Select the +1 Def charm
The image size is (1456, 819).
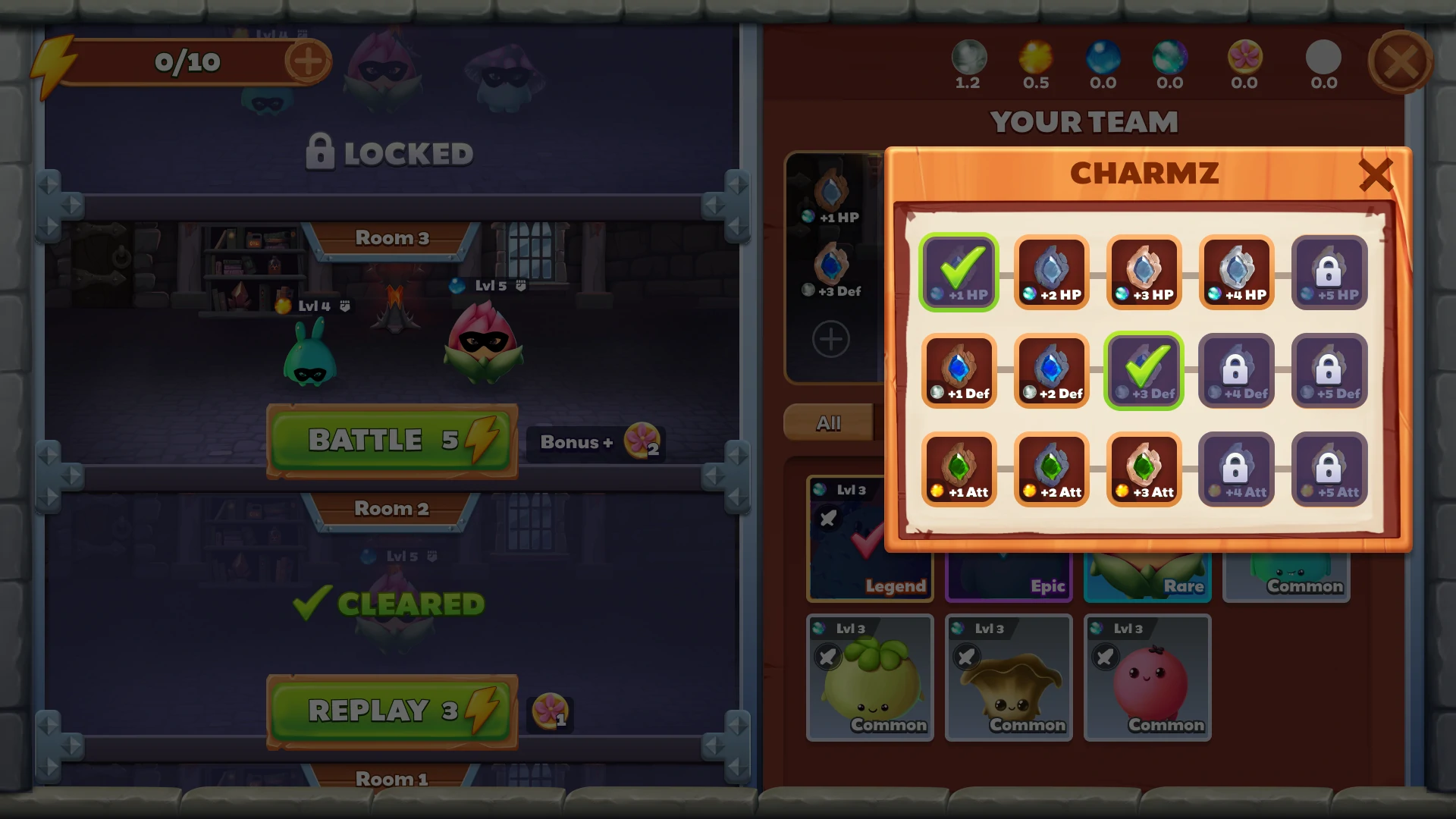[x=959, y=372]
